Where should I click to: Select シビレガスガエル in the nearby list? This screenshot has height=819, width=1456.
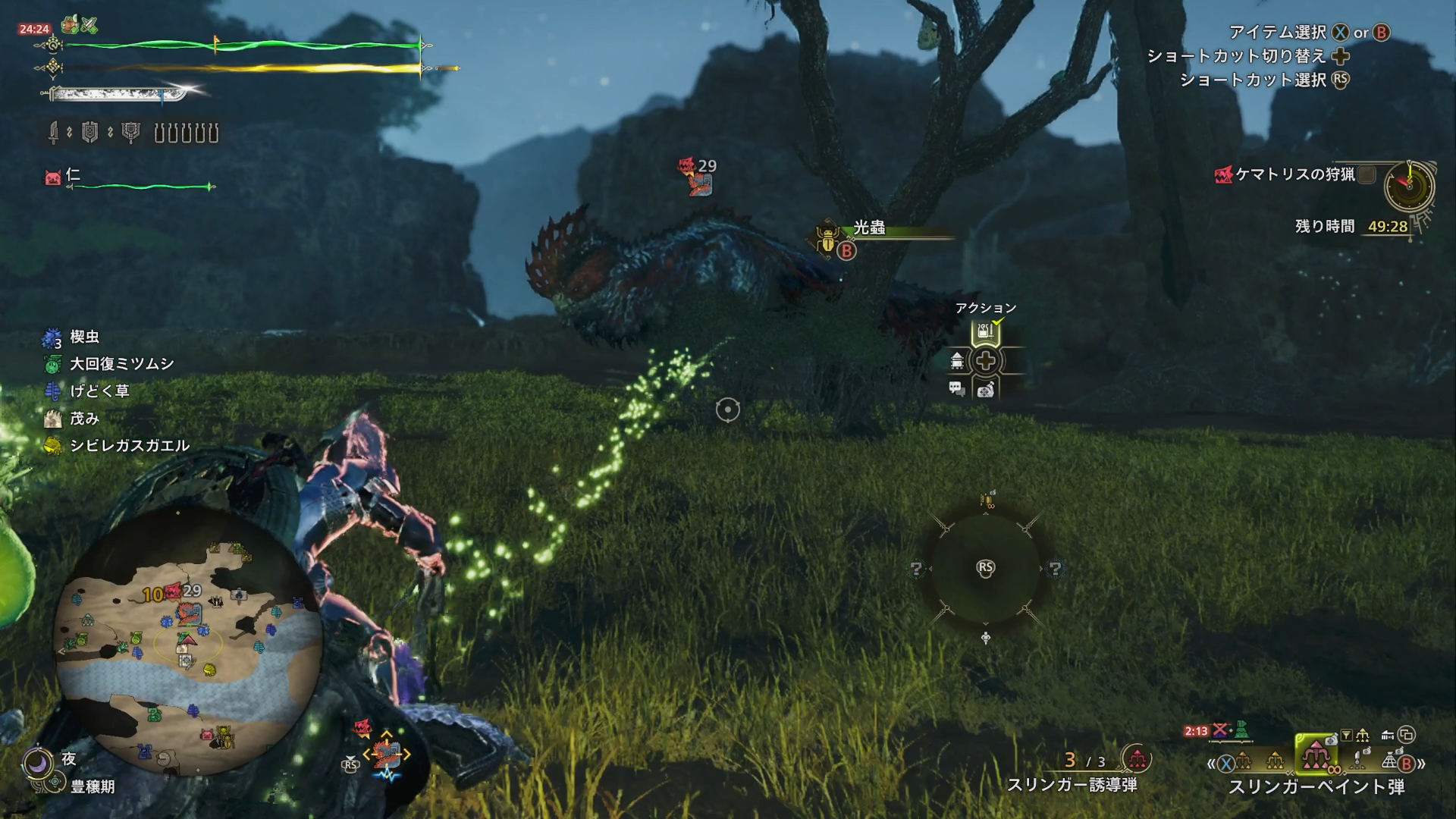pyautogui.click(x=129, y=446)
